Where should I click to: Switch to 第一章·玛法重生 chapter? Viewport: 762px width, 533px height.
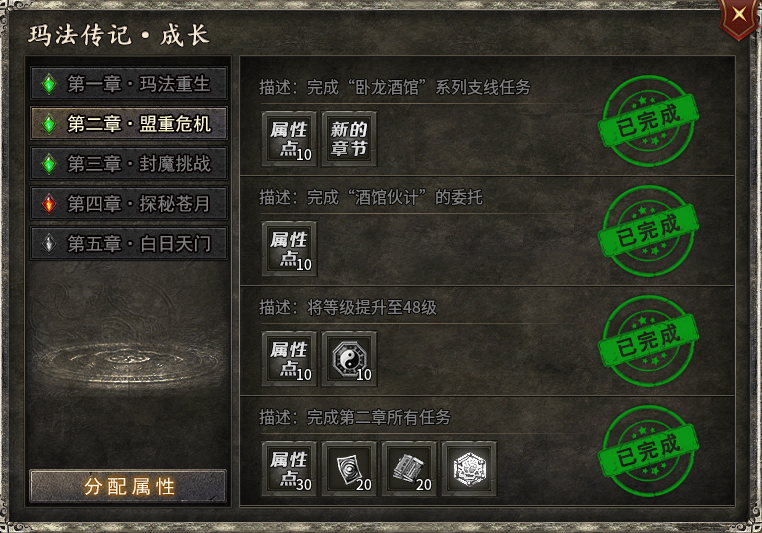(128, 83)
